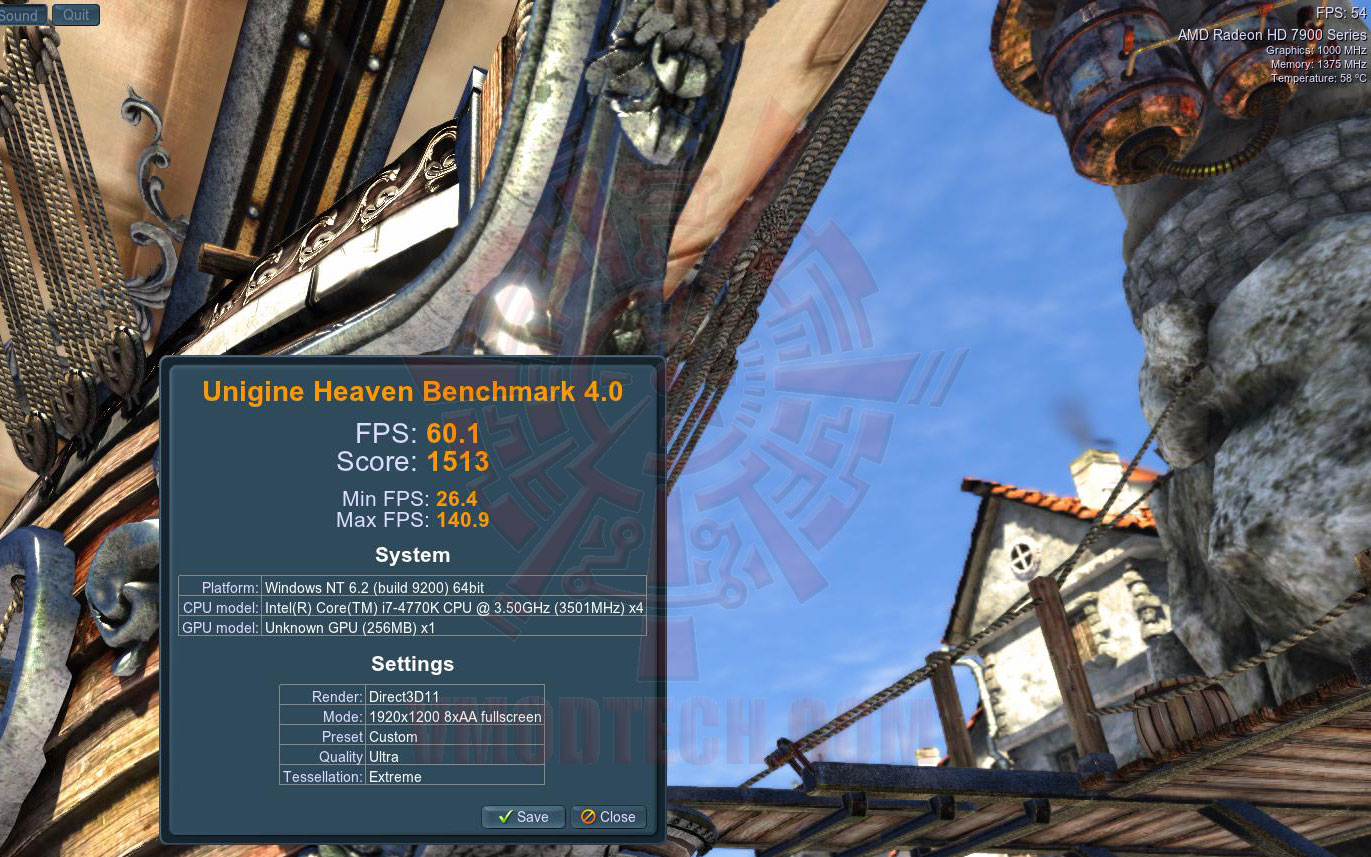Click the Unigine Heaven Benchmark 4.0 title
The height and width of the screenshot is (857, 1371).
point(413,391)
